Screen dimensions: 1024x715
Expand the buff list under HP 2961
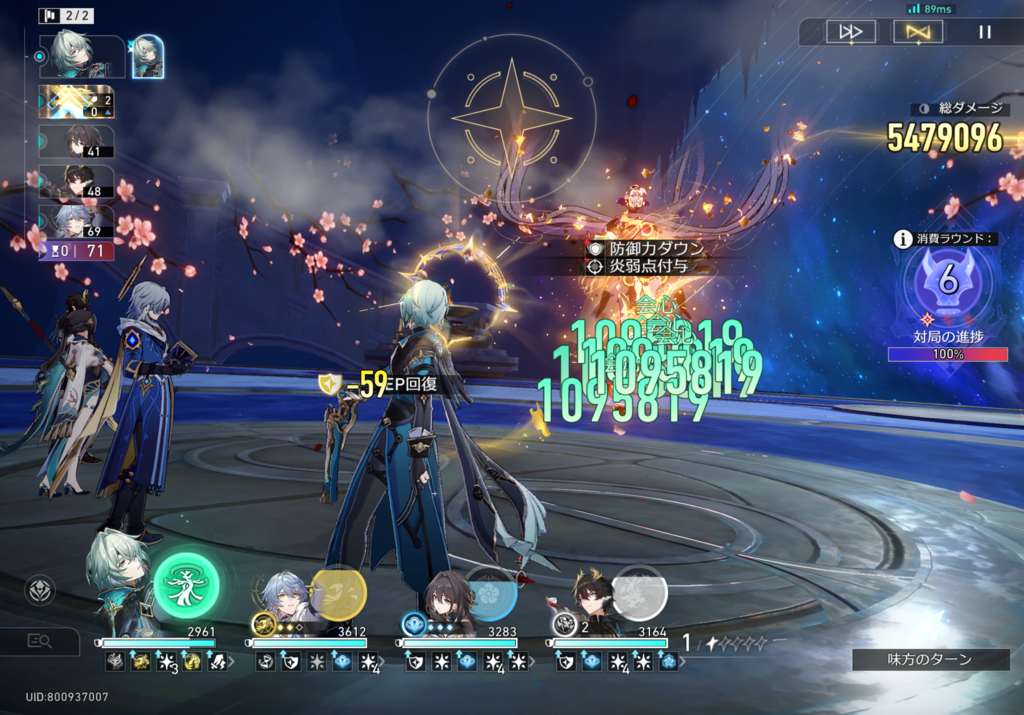pyautogui.click(x=234, y=662)
